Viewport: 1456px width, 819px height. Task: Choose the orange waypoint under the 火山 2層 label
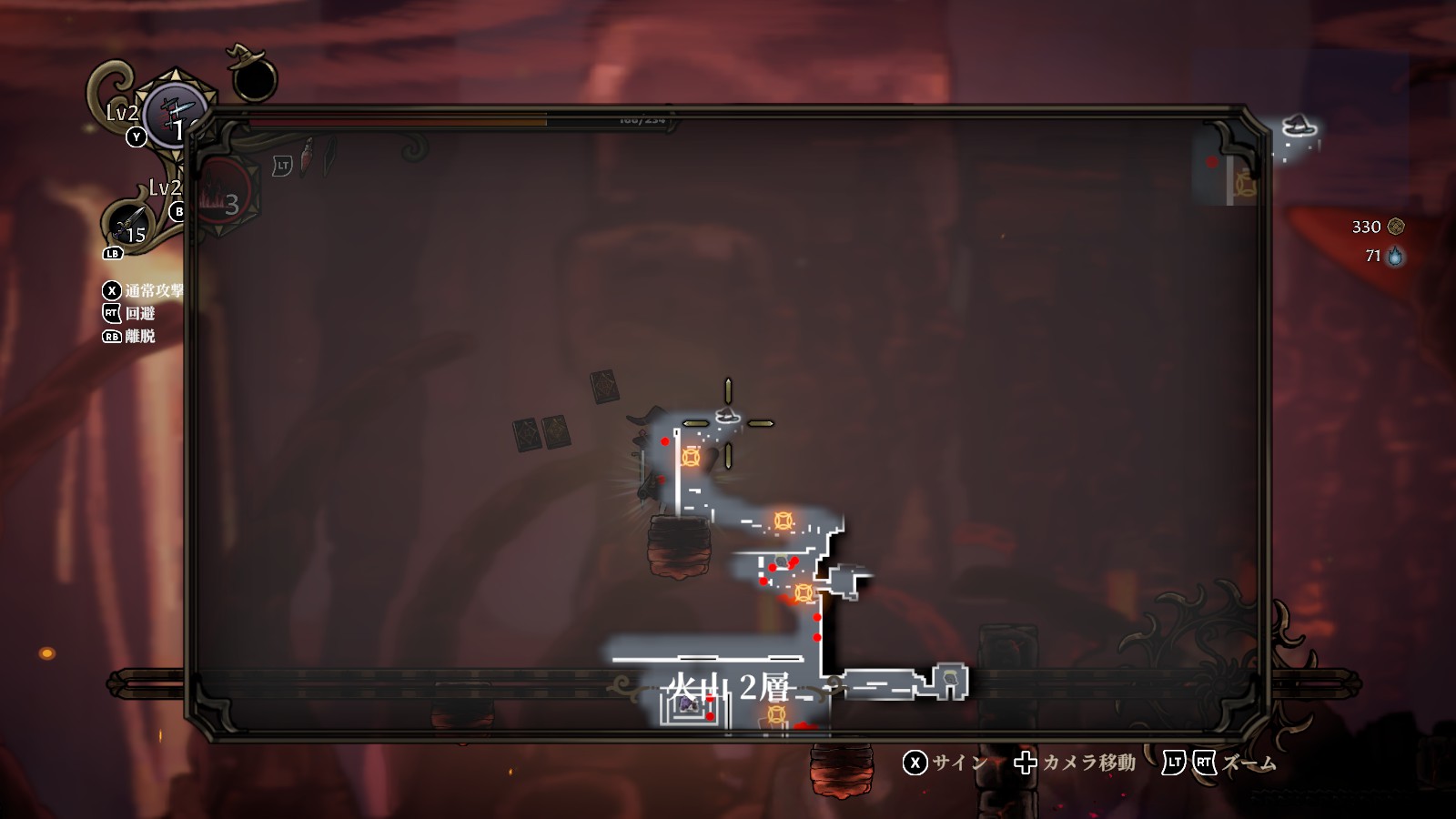[776, 714]
